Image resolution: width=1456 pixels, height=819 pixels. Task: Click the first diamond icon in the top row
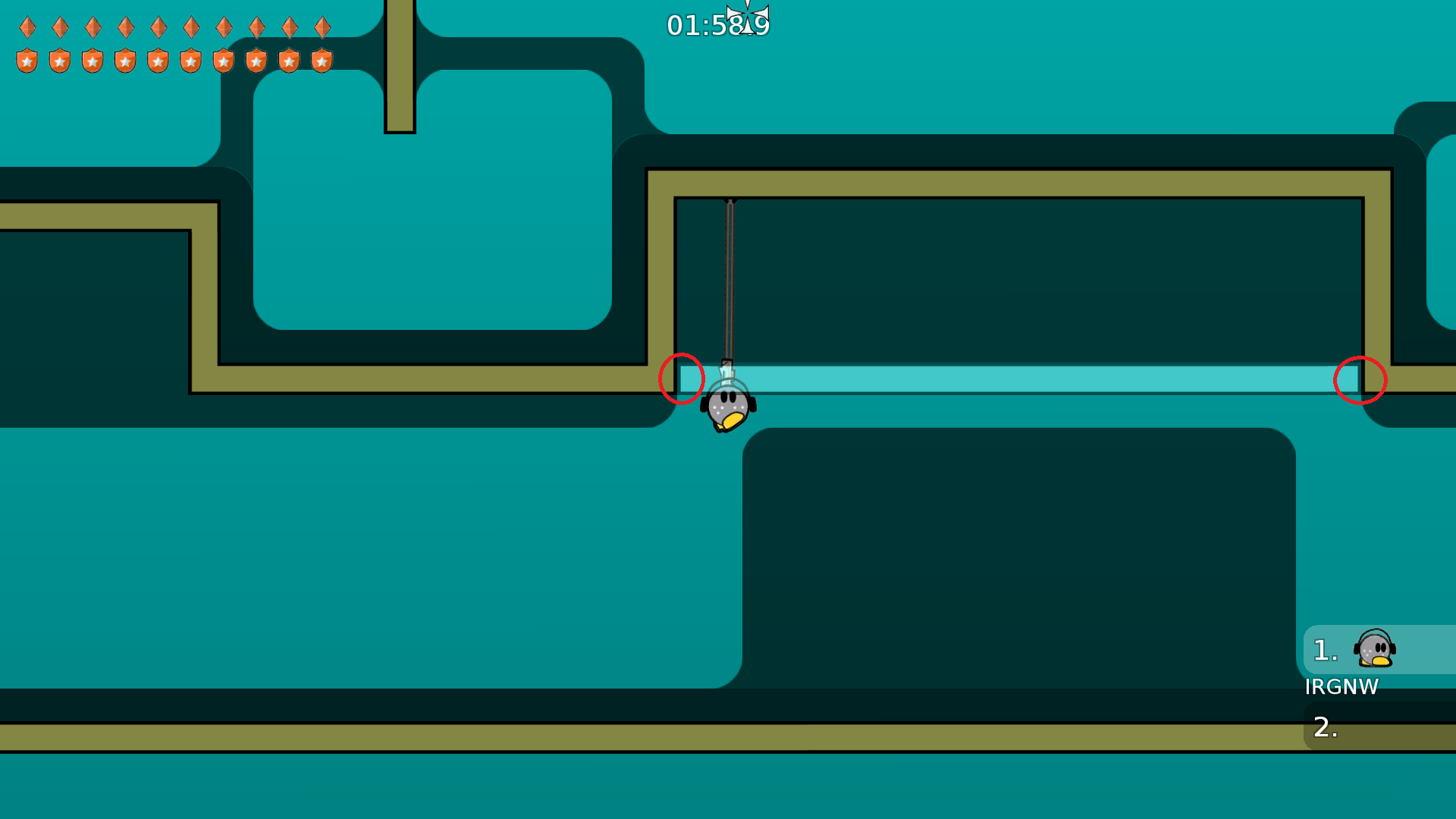tap(27, 27)
